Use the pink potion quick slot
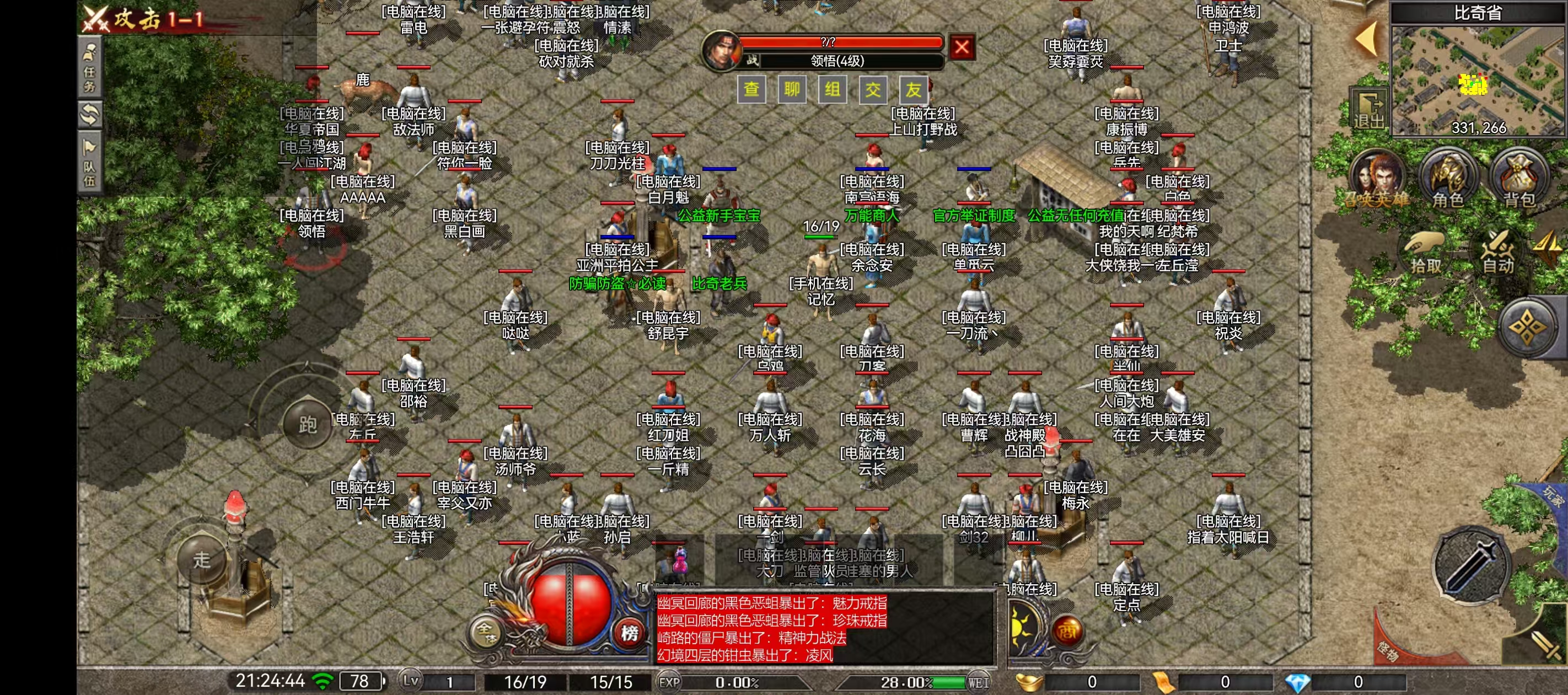1568x695 pixels. pos(679,560)
